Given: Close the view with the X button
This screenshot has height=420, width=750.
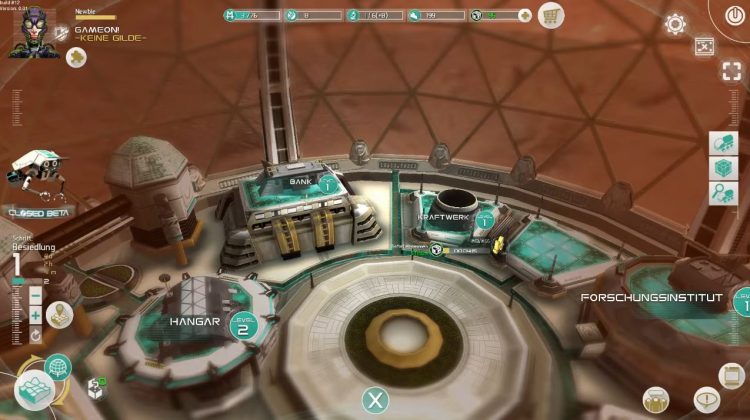Looking at the screenshot, I should [x=375, y=401].
